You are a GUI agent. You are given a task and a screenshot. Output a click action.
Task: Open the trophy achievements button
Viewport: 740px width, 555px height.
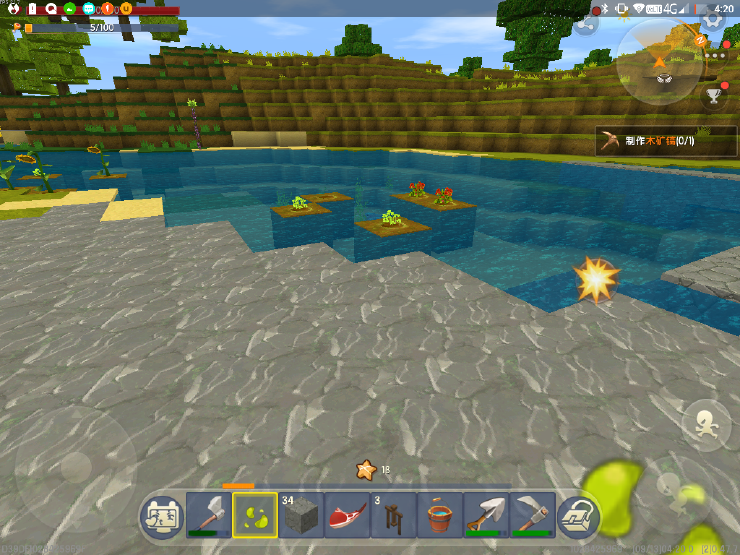coord(714,95)
